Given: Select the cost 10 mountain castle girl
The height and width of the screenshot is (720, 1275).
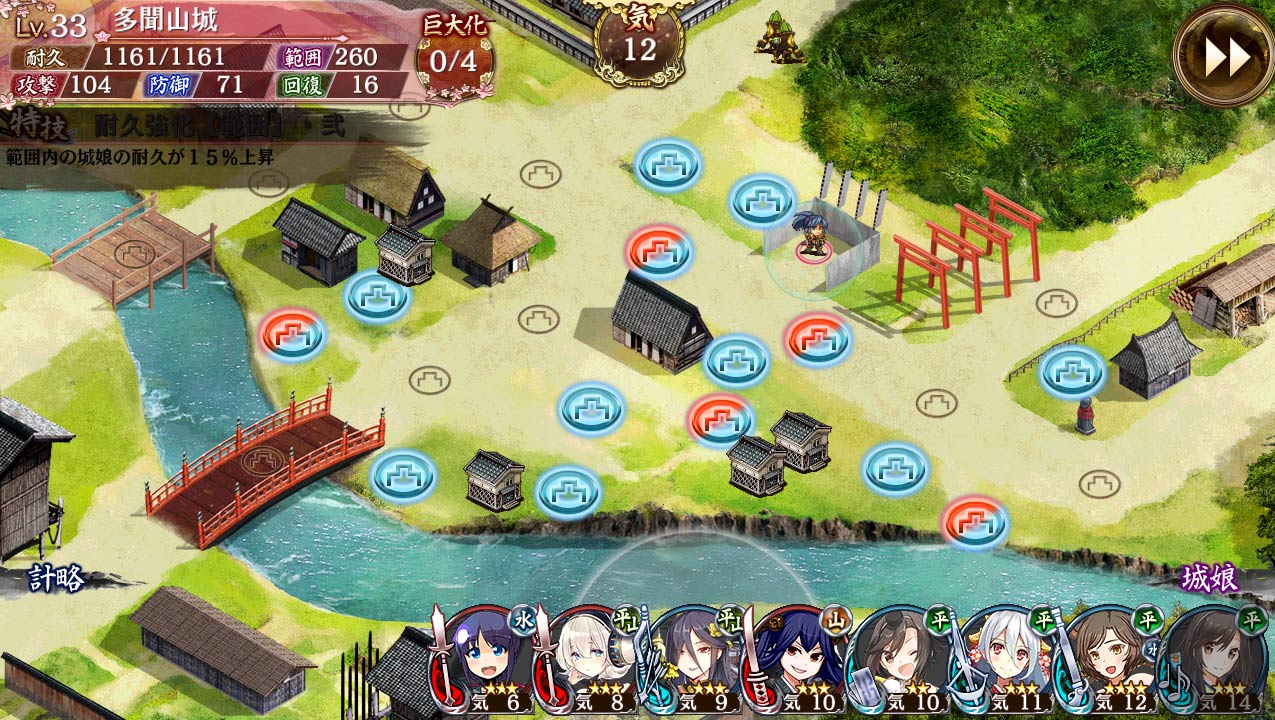Looking at the screenshot, I should [801, 658].
